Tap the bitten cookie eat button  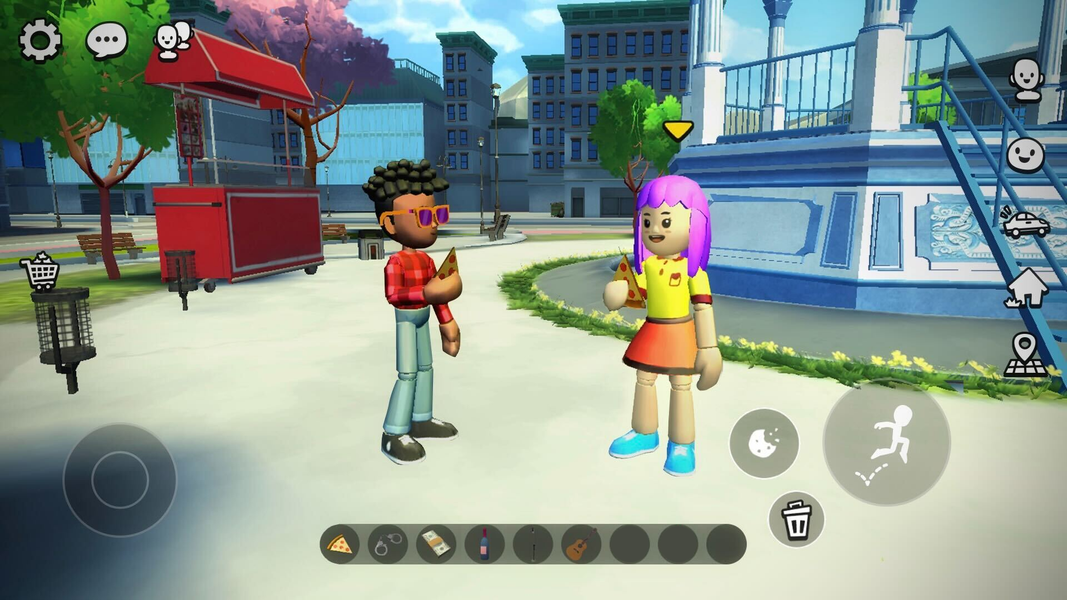[764, 442]
